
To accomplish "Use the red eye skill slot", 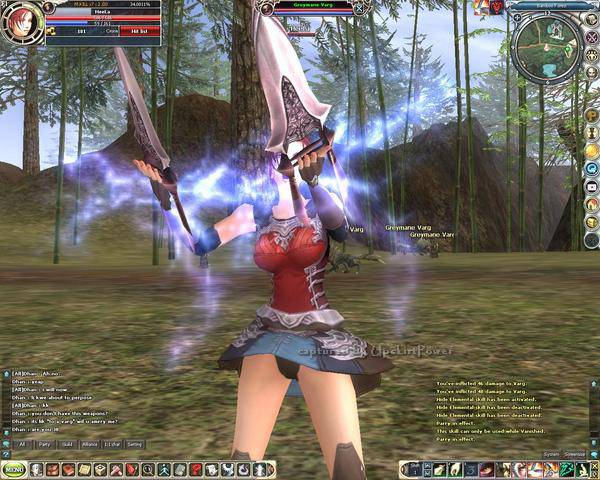I will coord(486,469).
